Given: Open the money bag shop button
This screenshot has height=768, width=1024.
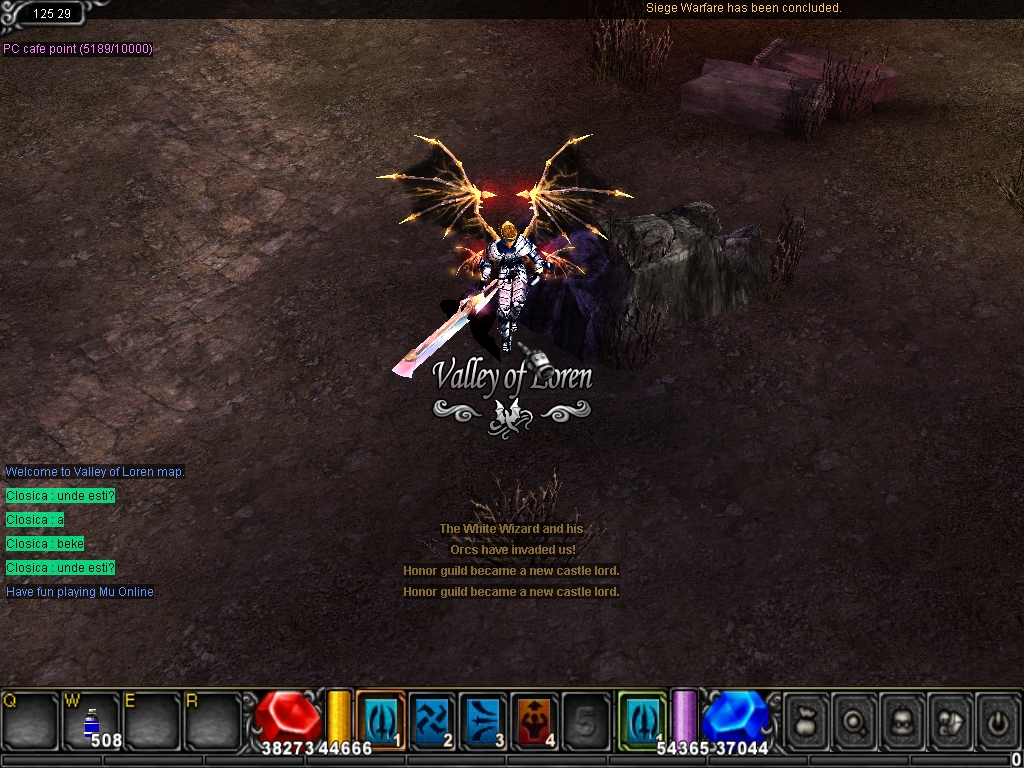Looking at the screenshot, I should (x=807, y=719).
